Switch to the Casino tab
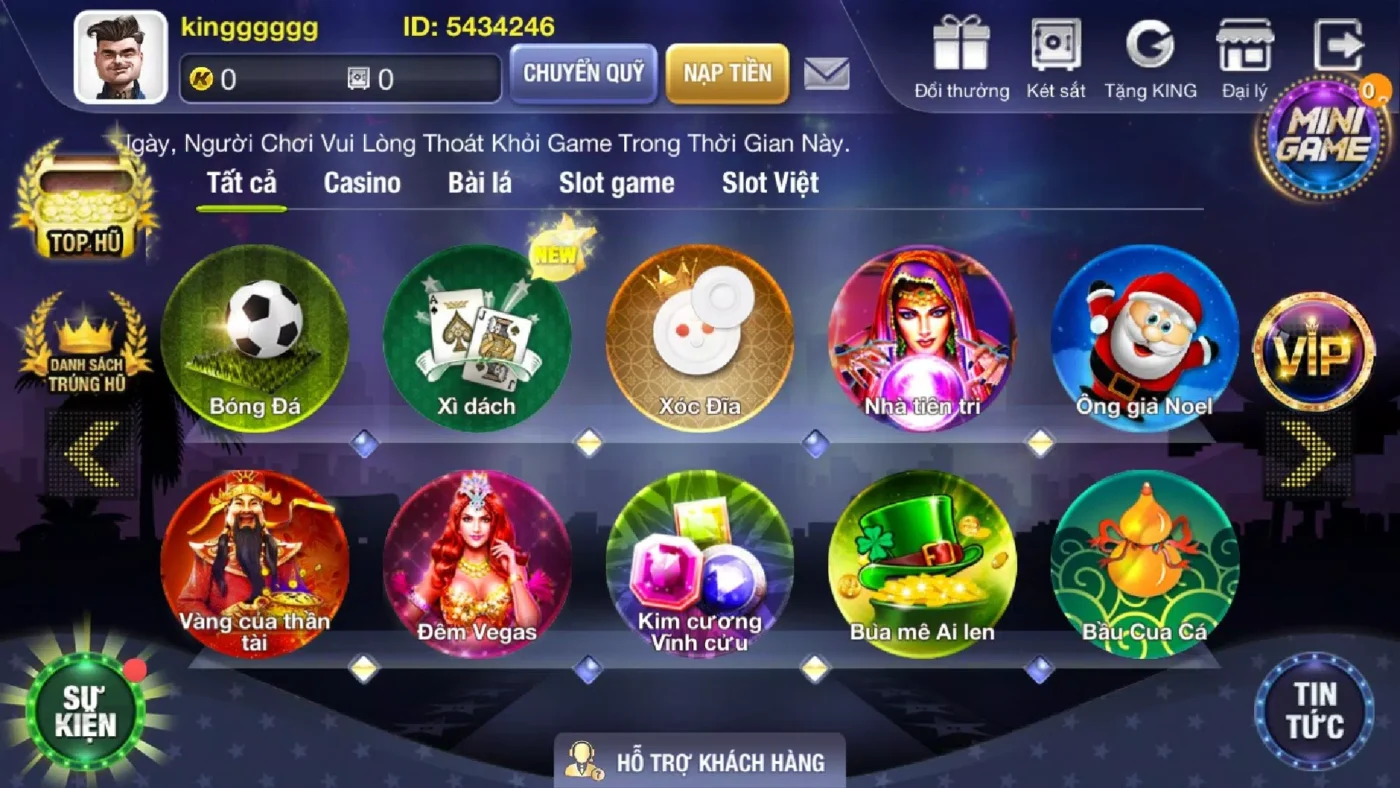This screenshot has height=788, width=1400. (361, 183)
